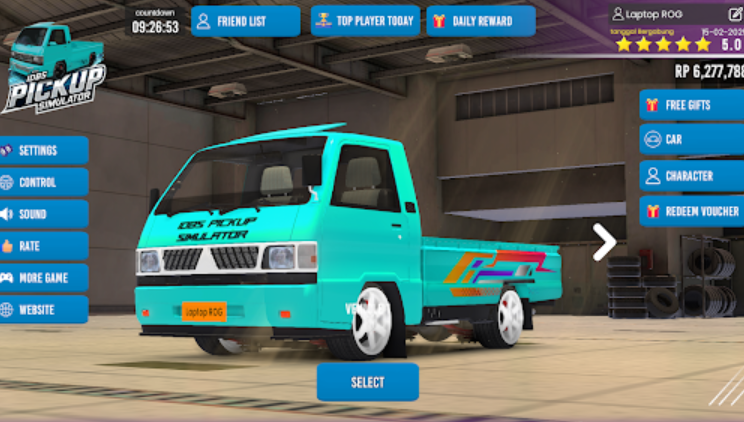Viewport: 744px width, 422px height.
Task: Click the Rate button
Action: tap(44, 246)
